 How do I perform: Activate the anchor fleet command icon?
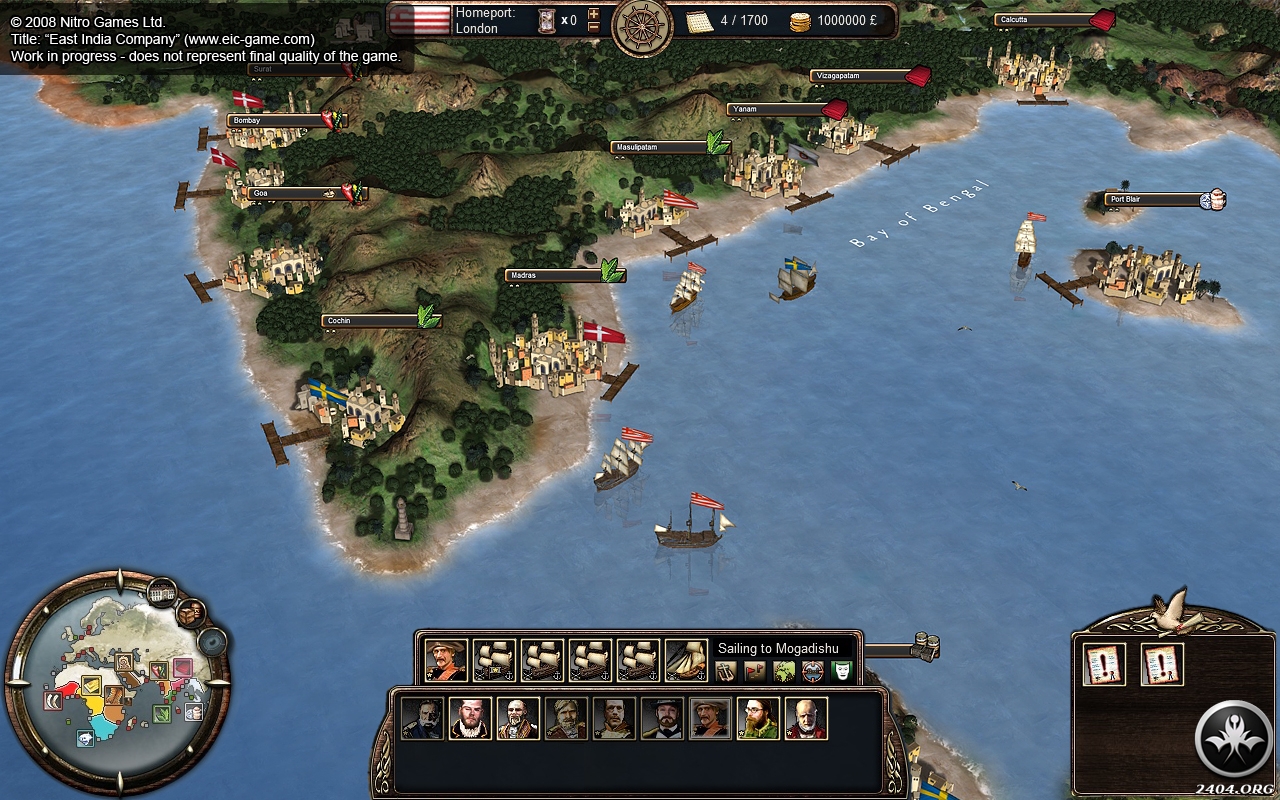coord(727,671)
